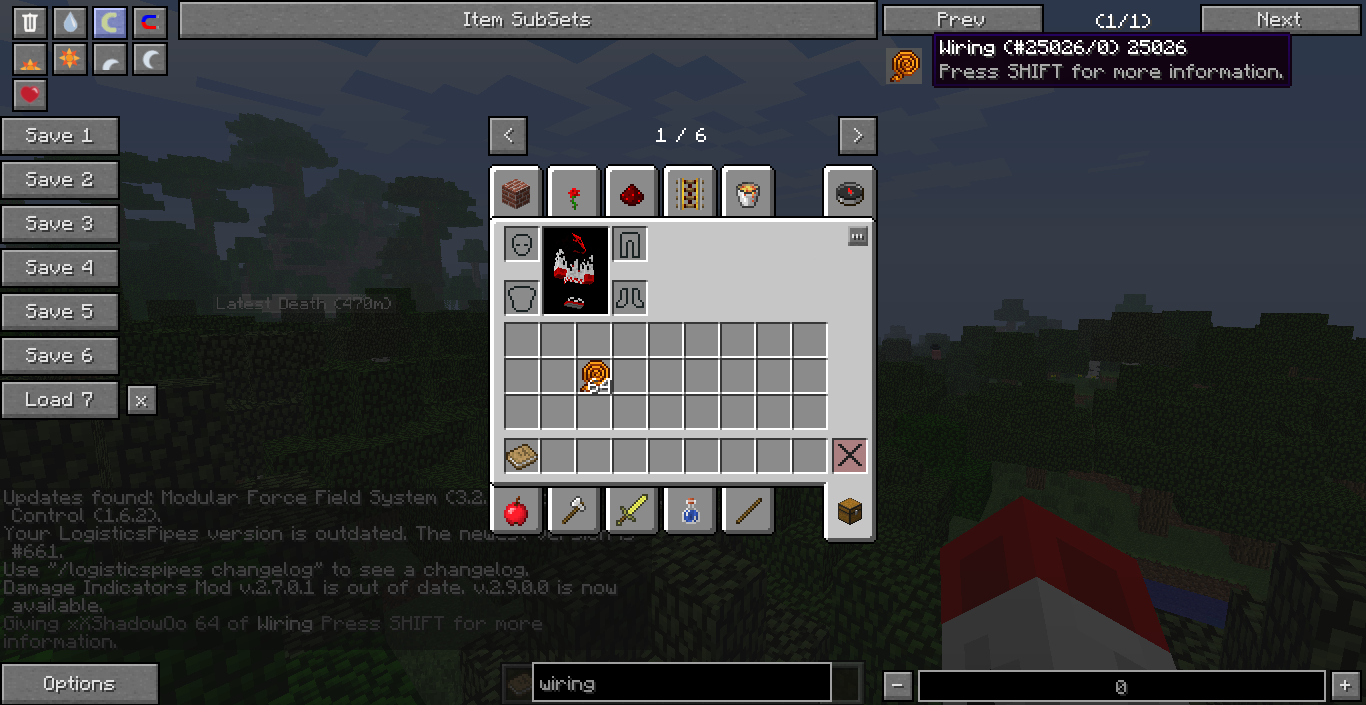Screen dimensions: 1366x705
Task: Go to Next item page
Action: click(1279, 20)
